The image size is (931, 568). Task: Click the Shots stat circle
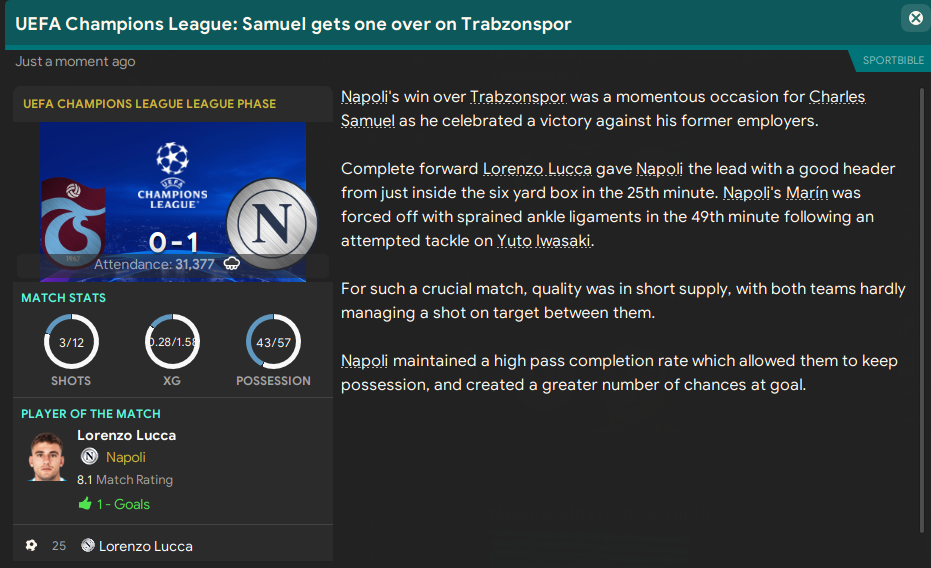71,343
